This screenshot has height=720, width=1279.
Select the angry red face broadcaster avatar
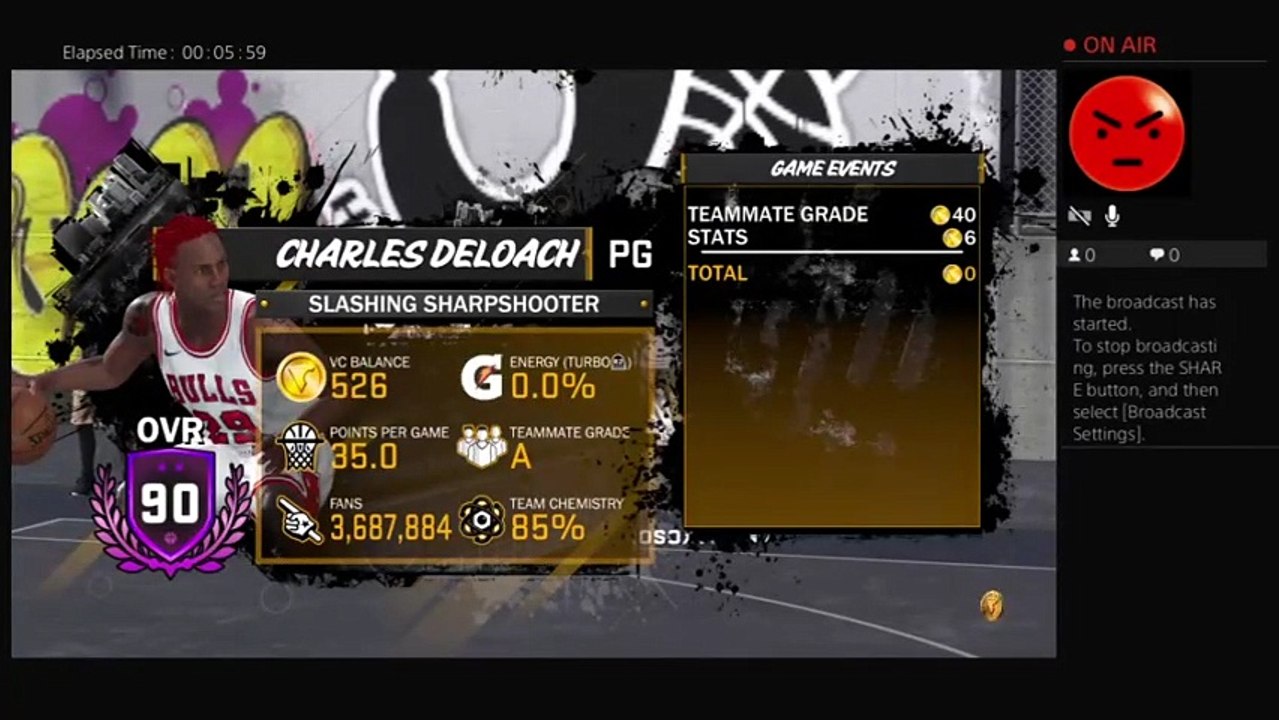(x=1126, y=134)
